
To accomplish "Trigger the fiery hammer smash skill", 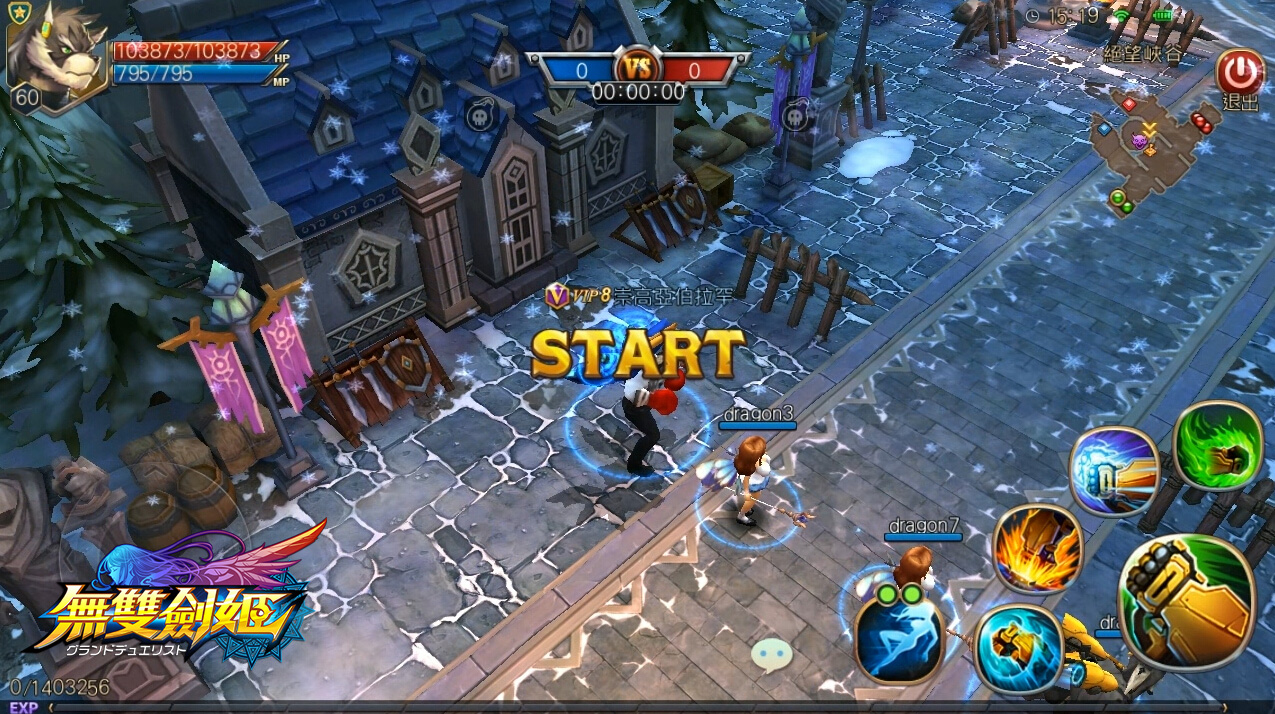I will pos(1037,549).
